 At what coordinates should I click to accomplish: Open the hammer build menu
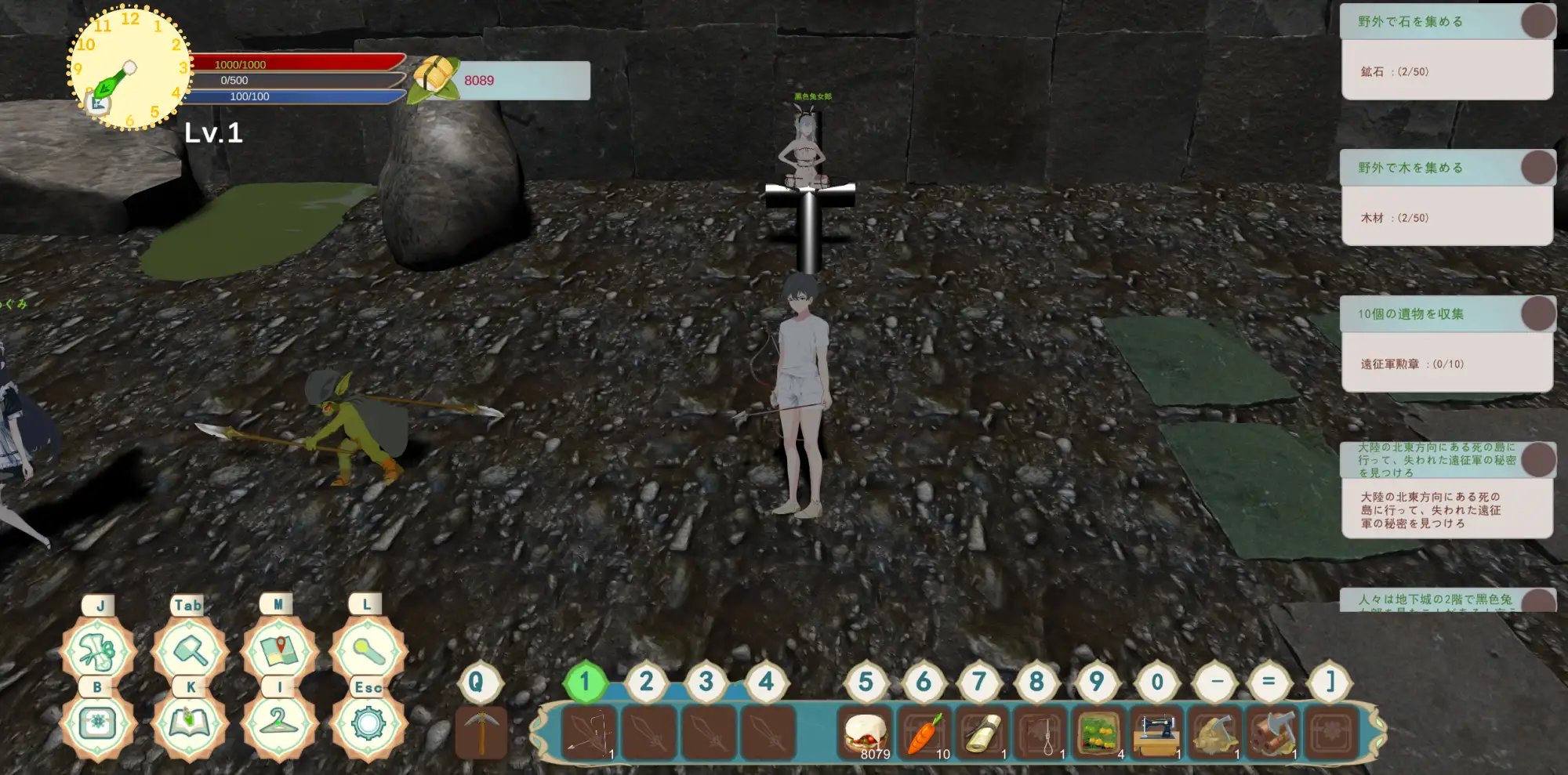[x=189, y=650]
